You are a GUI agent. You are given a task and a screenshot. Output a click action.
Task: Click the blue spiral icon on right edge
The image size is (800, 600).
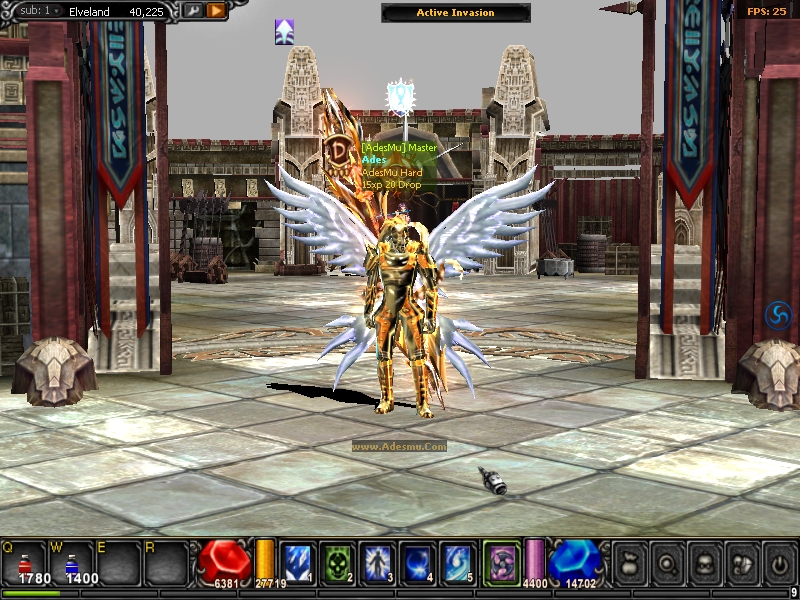(x=777, y=316)
